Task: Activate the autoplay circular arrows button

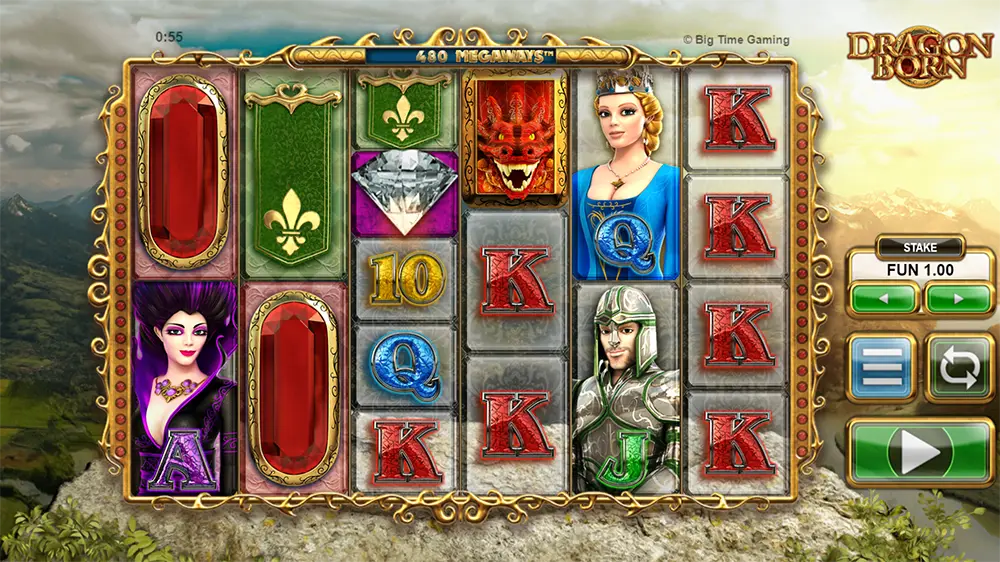Action: 959,367
